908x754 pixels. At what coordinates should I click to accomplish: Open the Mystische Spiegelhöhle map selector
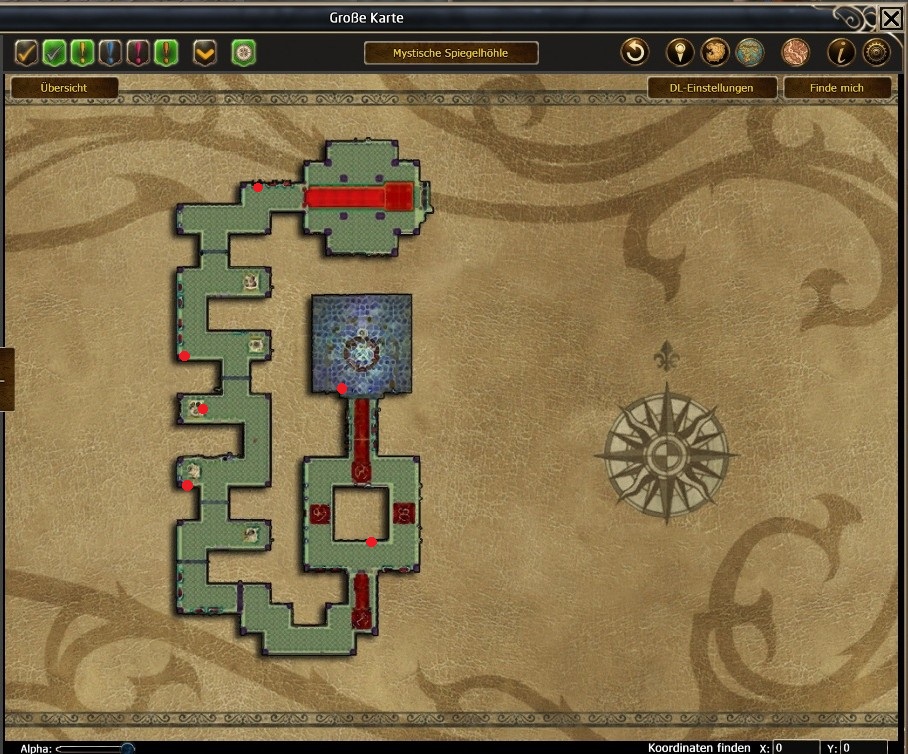tap(451, 53)
